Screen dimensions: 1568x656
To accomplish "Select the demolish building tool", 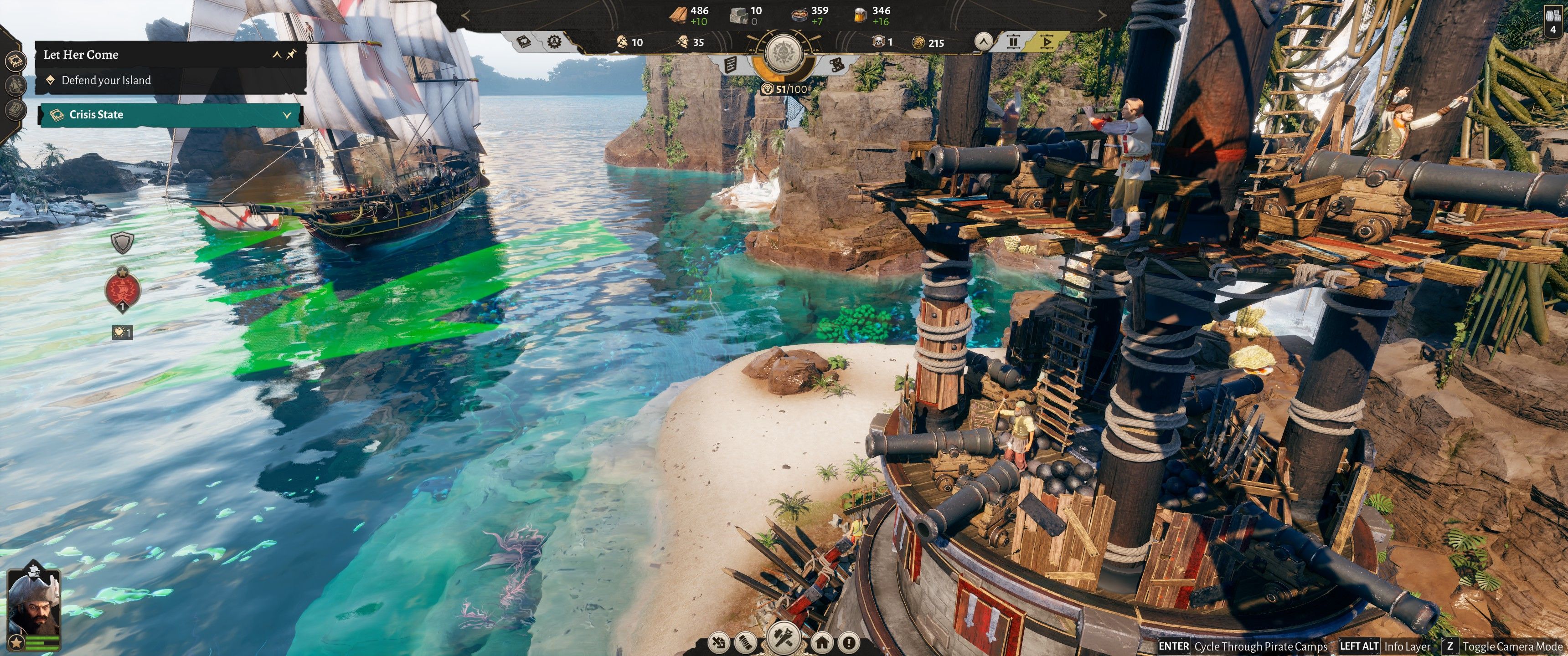I will tap(719, 643).
